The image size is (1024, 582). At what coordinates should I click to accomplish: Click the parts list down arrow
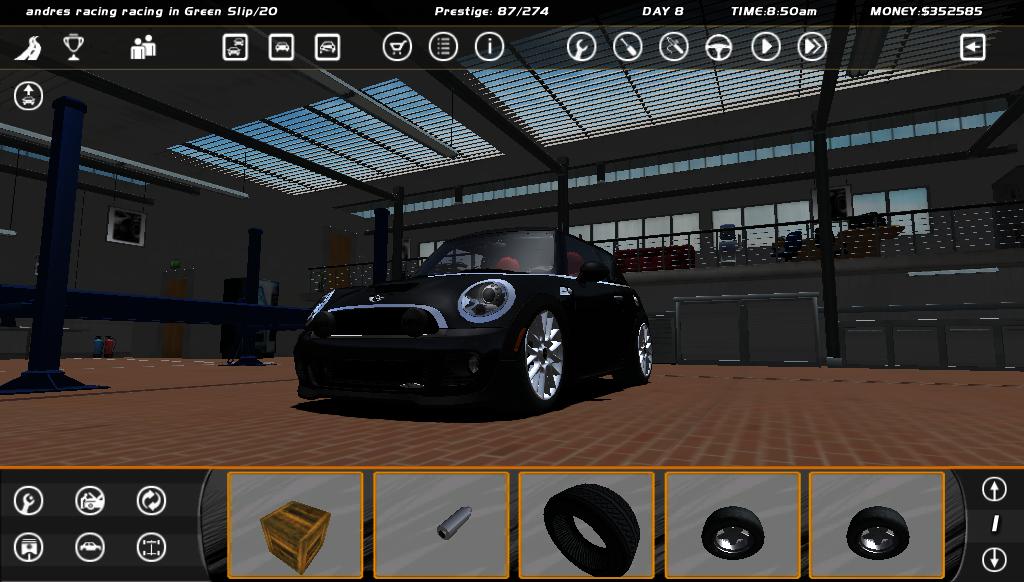point(993,559)
